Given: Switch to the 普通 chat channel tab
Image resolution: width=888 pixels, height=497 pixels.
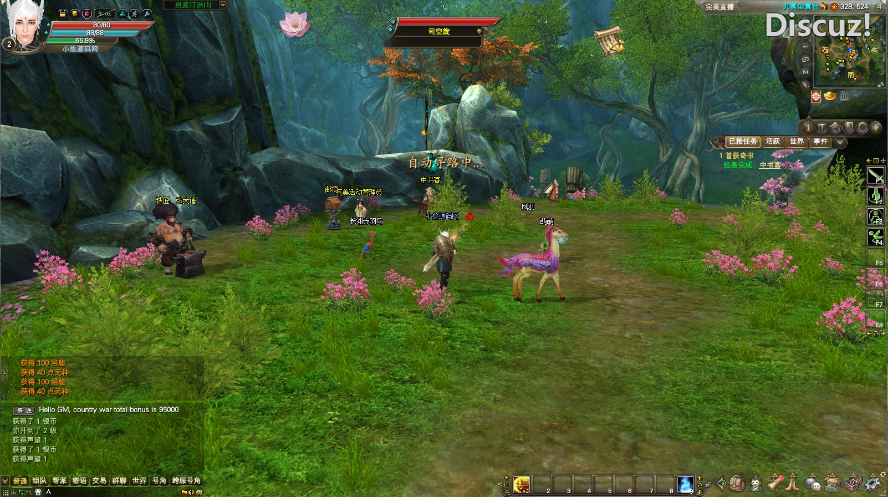Looking at the screenshot, I should [20, 481].
